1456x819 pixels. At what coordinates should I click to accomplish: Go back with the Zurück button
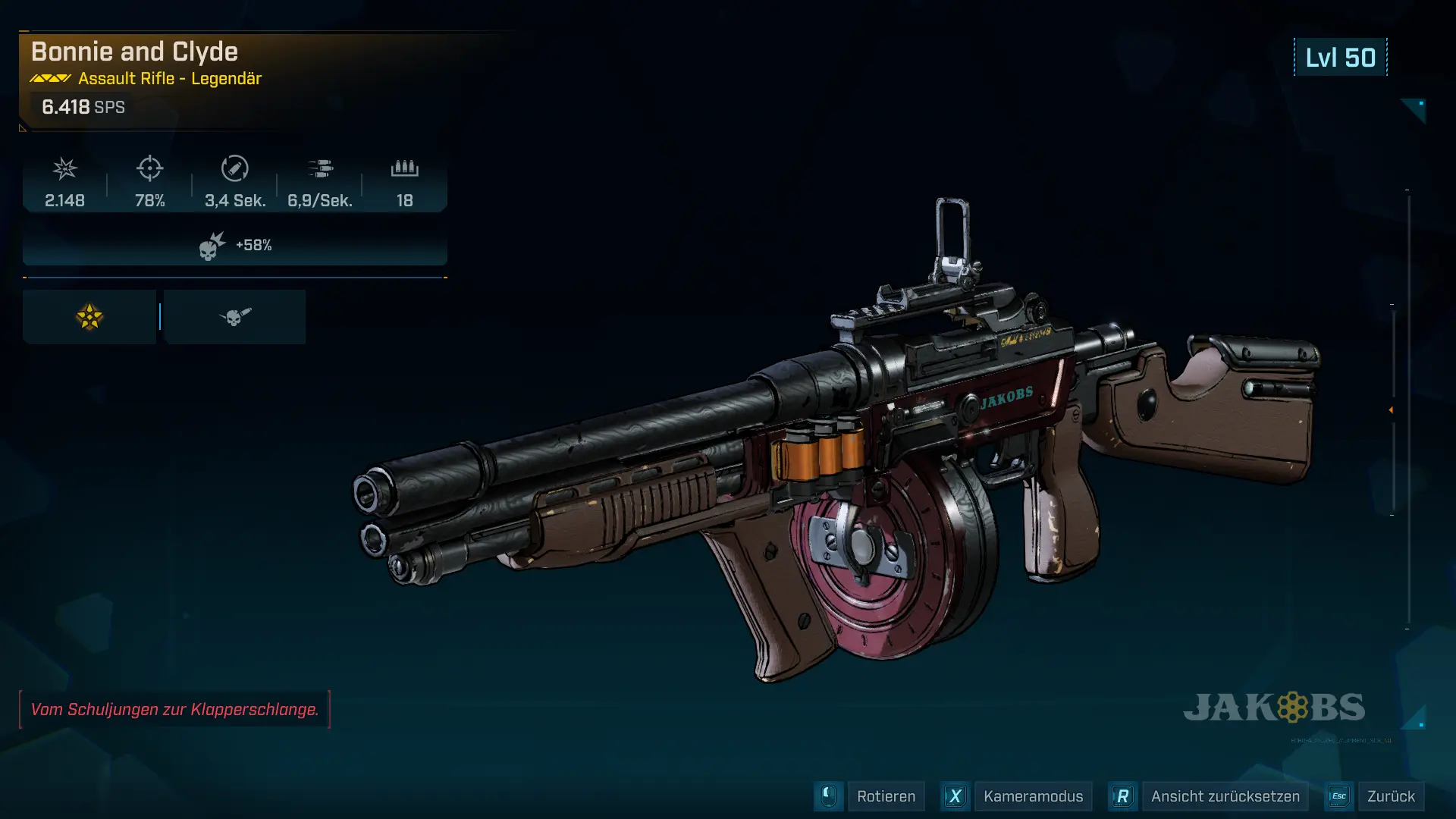[x=1390, y=796]
